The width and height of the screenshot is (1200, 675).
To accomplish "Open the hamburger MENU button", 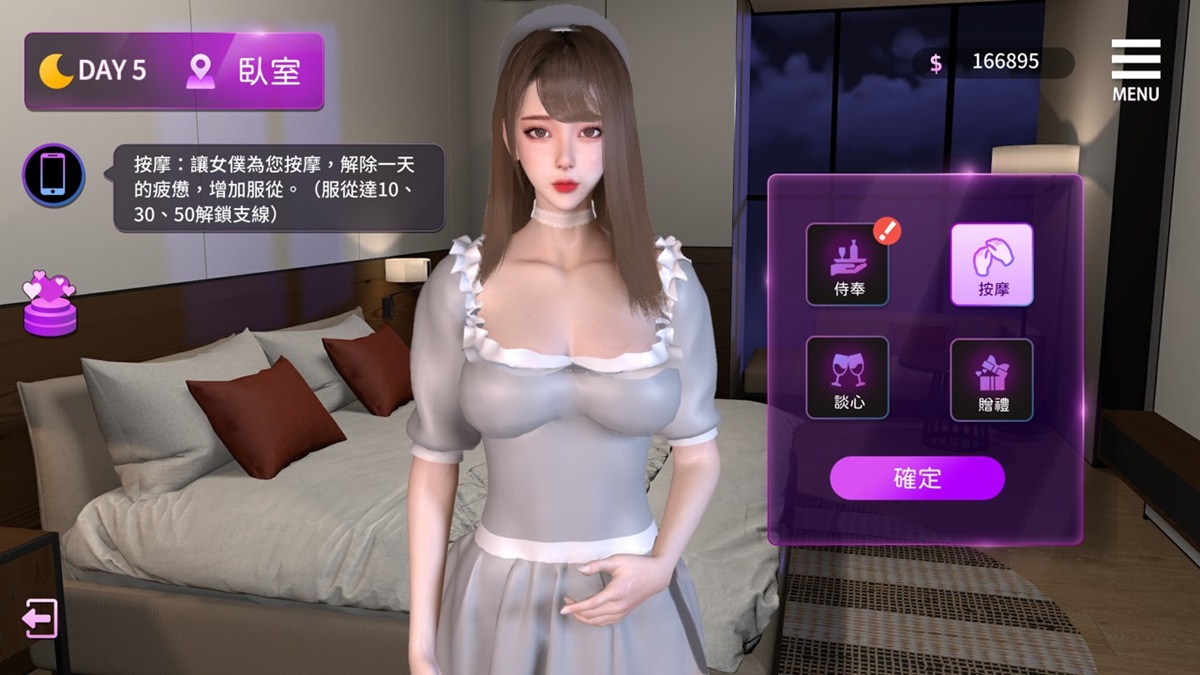I will 1135,70.
